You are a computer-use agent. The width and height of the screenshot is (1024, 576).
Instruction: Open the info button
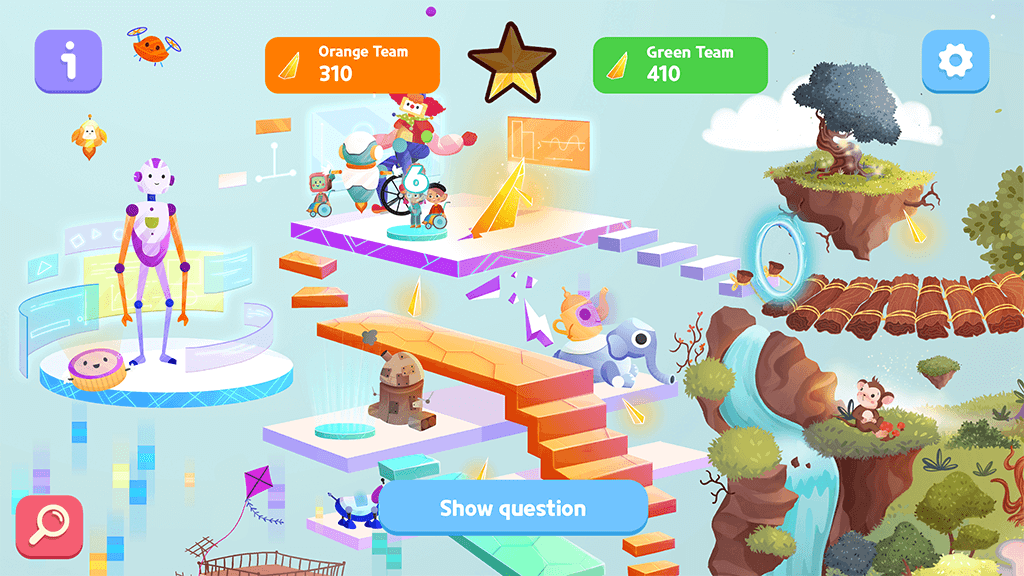coord(68,62)
